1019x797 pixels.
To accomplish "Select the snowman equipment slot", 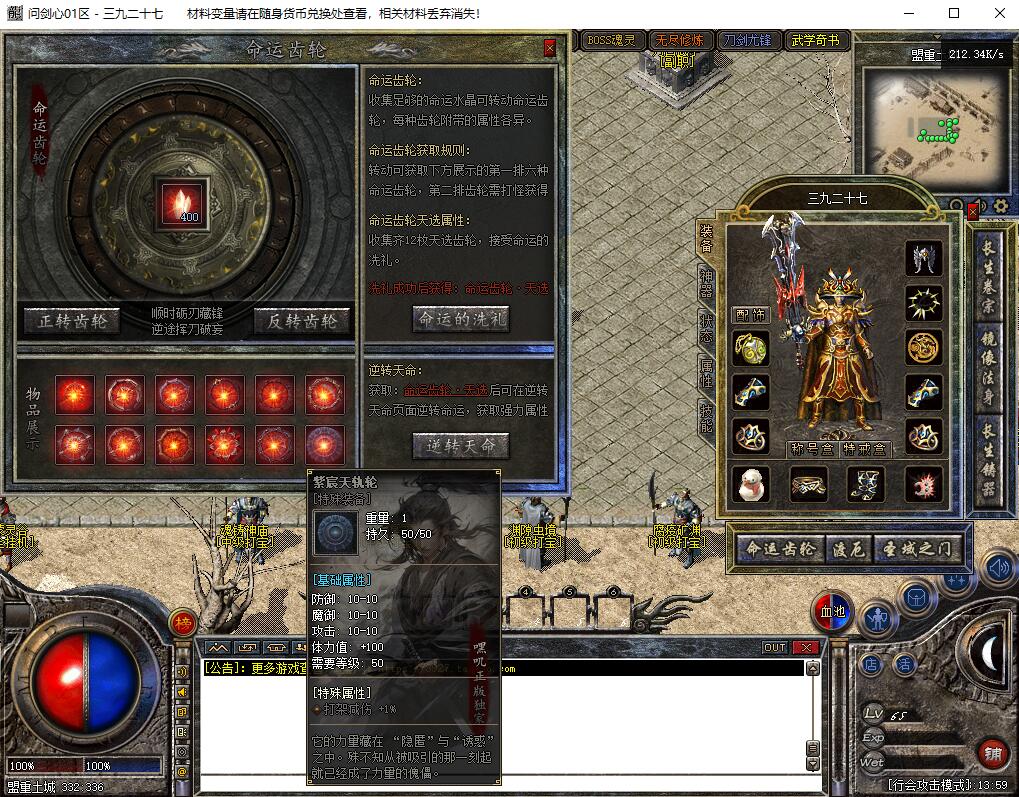I will click(x=751, y=484).
